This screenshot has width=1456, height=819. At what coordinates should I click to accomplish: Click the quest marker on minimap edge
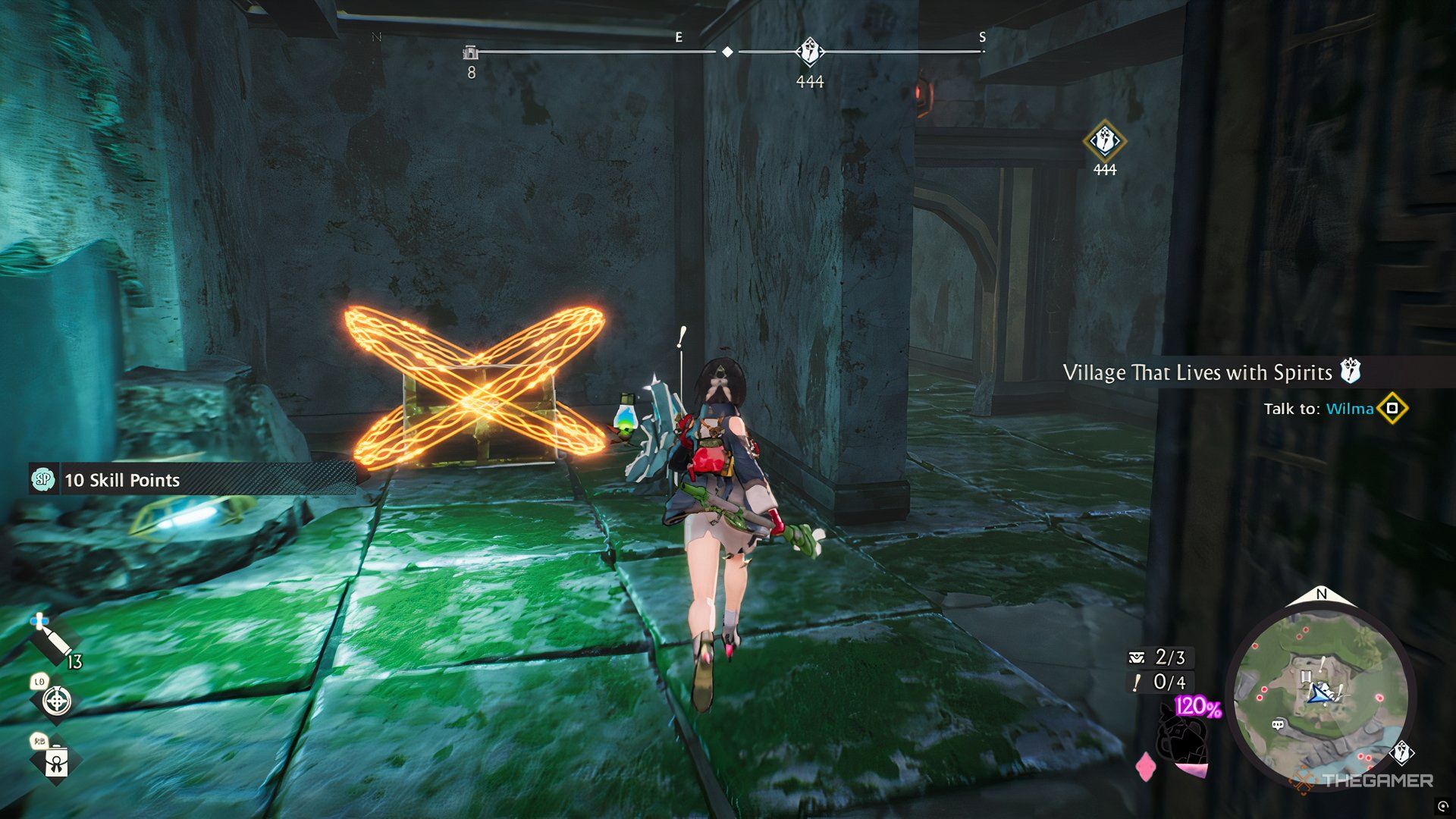[x=1402, y=753]
